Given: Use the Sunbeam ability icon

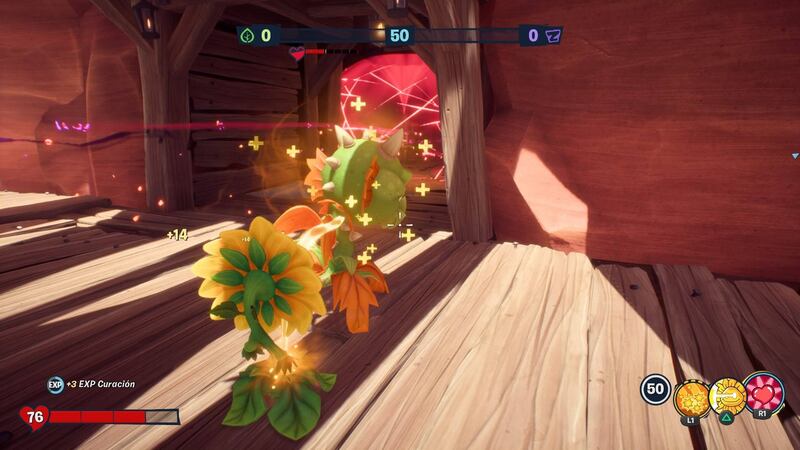Looking at the screenshot, I should [x=727, y=396].
